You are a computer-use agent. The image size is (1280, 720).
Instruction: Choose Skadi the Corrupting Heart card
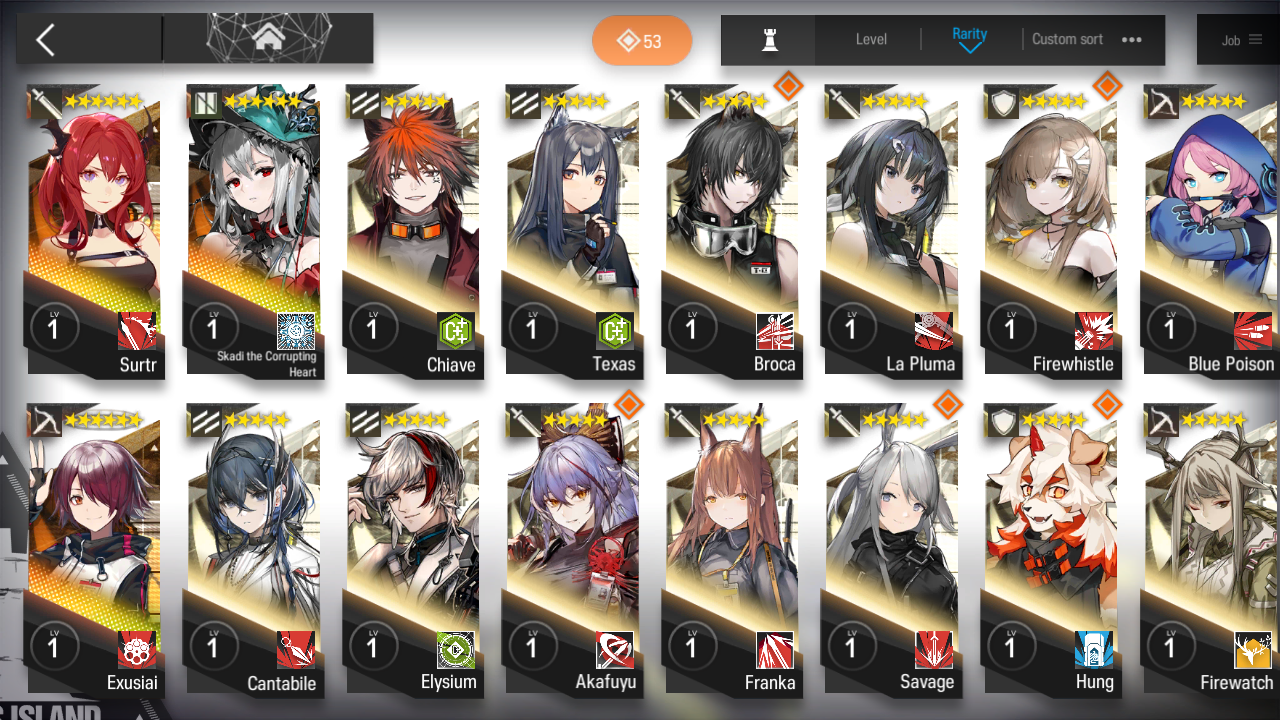[x=254, y=230]
